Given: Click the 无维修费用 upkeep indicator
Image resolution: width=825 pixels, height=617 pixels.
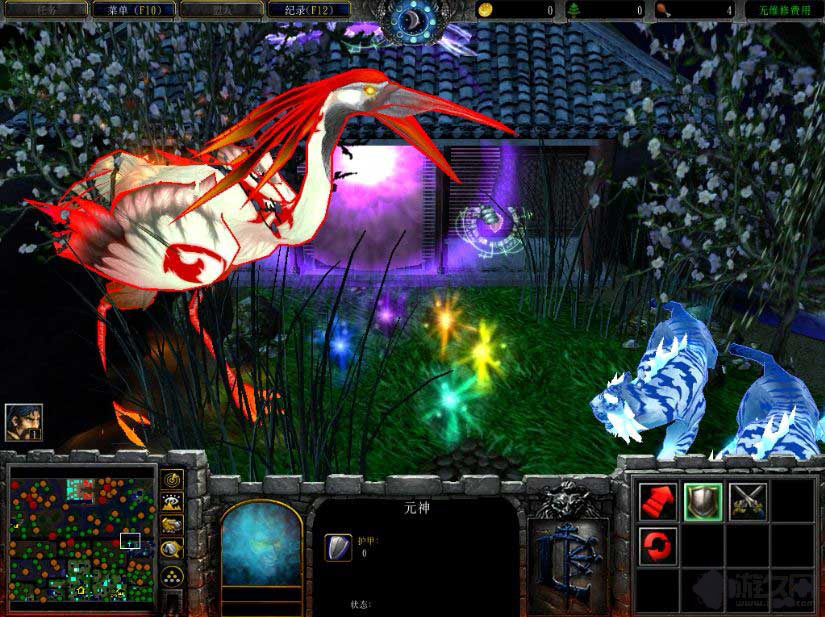Looking at the screenshot, I should (x=783, y=10).
